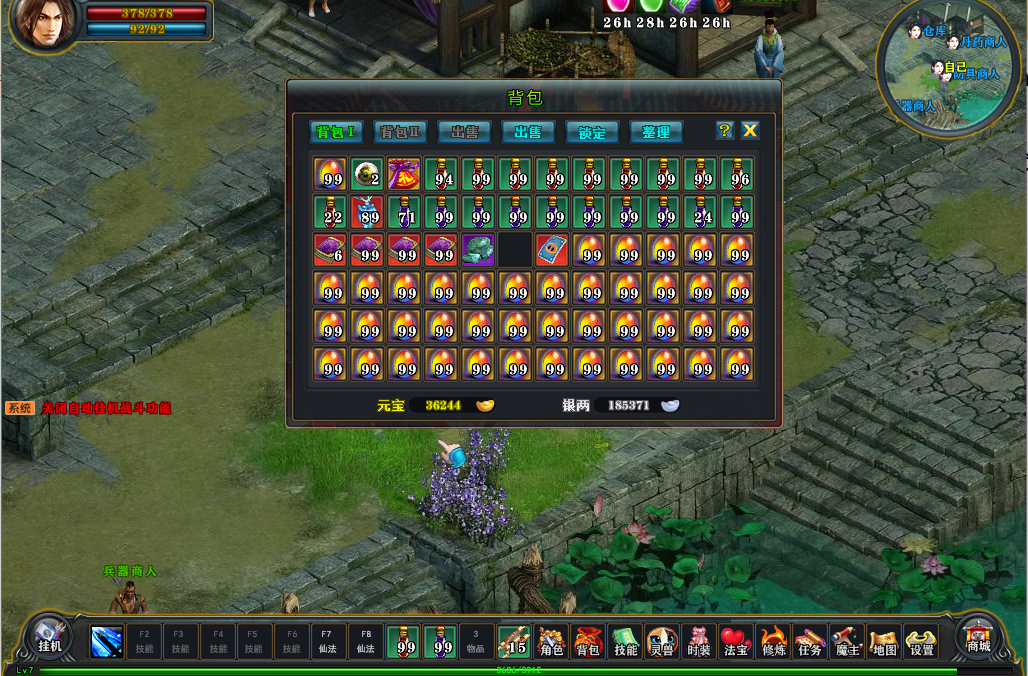Image resolution: width=1028 pixels, height=676 pixels.
Task: Sort the bag with 整理
Action: (x=656, y=132)
